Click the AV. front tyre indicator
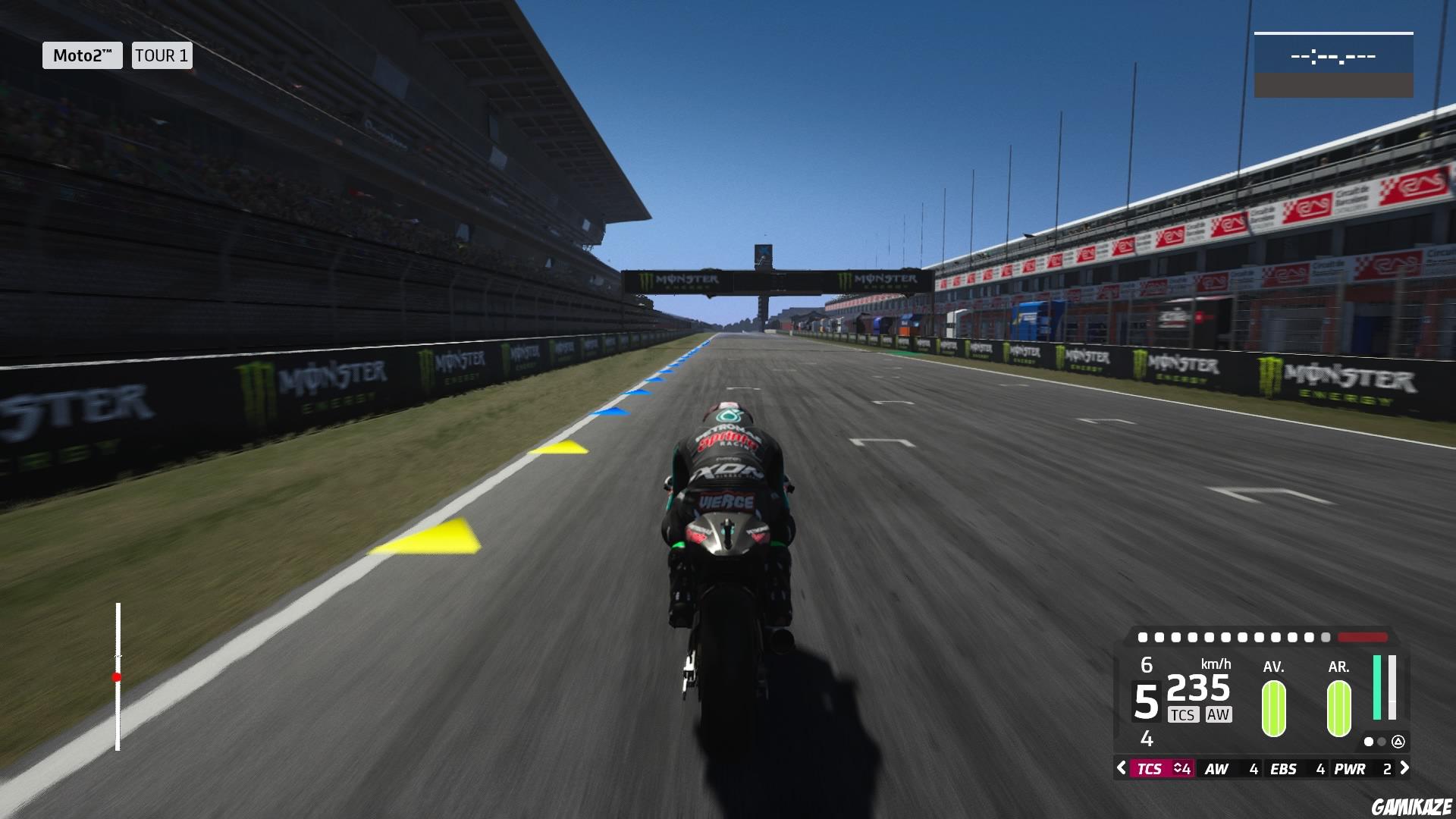This screenshot has width=1456, height=819. pyautogui.click(x=1274, y=707)
